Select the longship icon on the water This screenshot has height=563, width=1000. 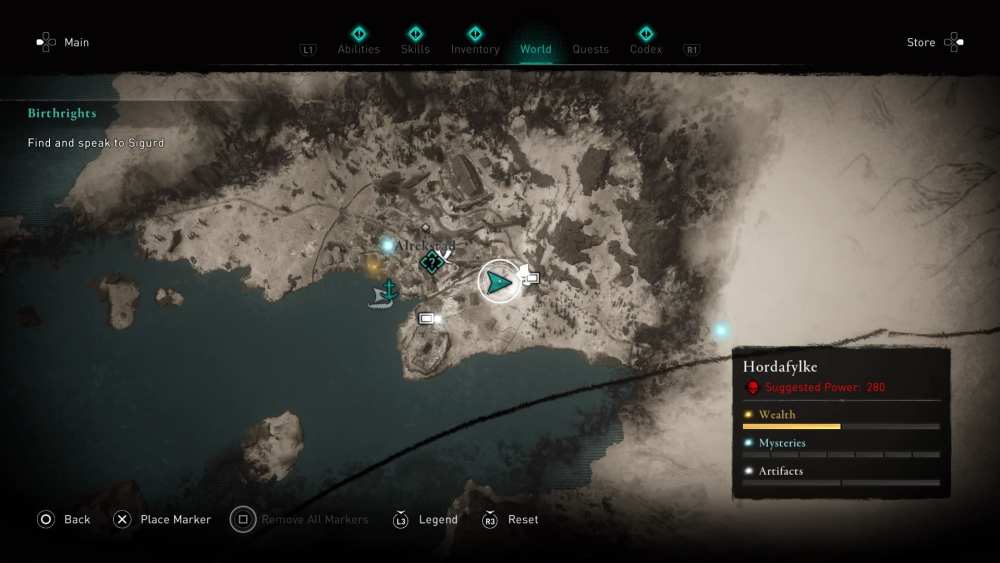coord(380,299)
